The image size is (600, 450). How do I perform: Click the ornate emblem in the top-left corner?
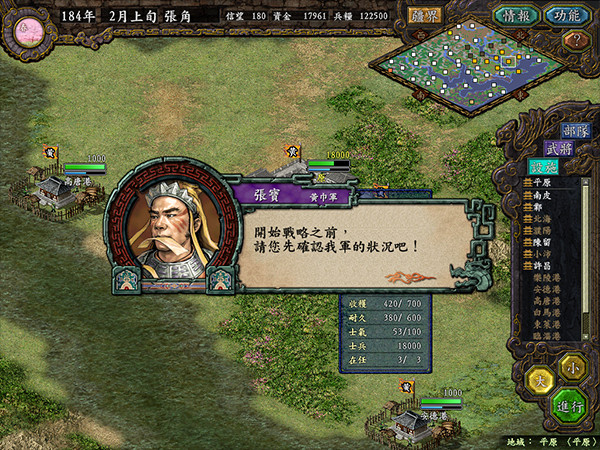[x=27, y=27]
